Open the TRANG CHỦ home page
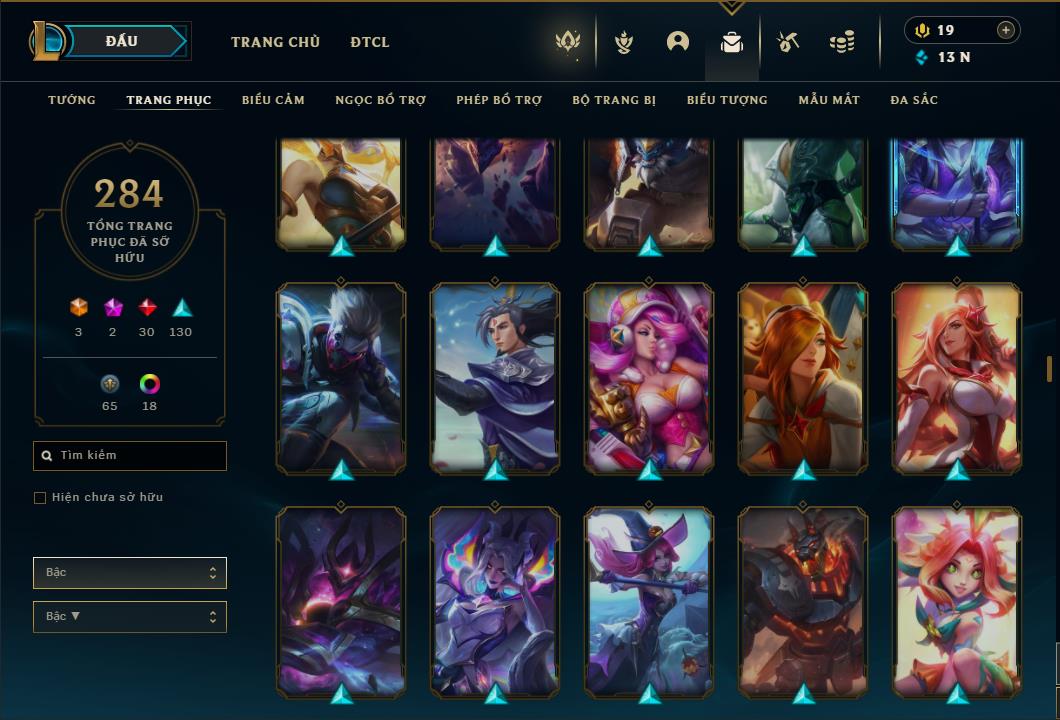Viewport: 1060px width, 720px height. 275,42
